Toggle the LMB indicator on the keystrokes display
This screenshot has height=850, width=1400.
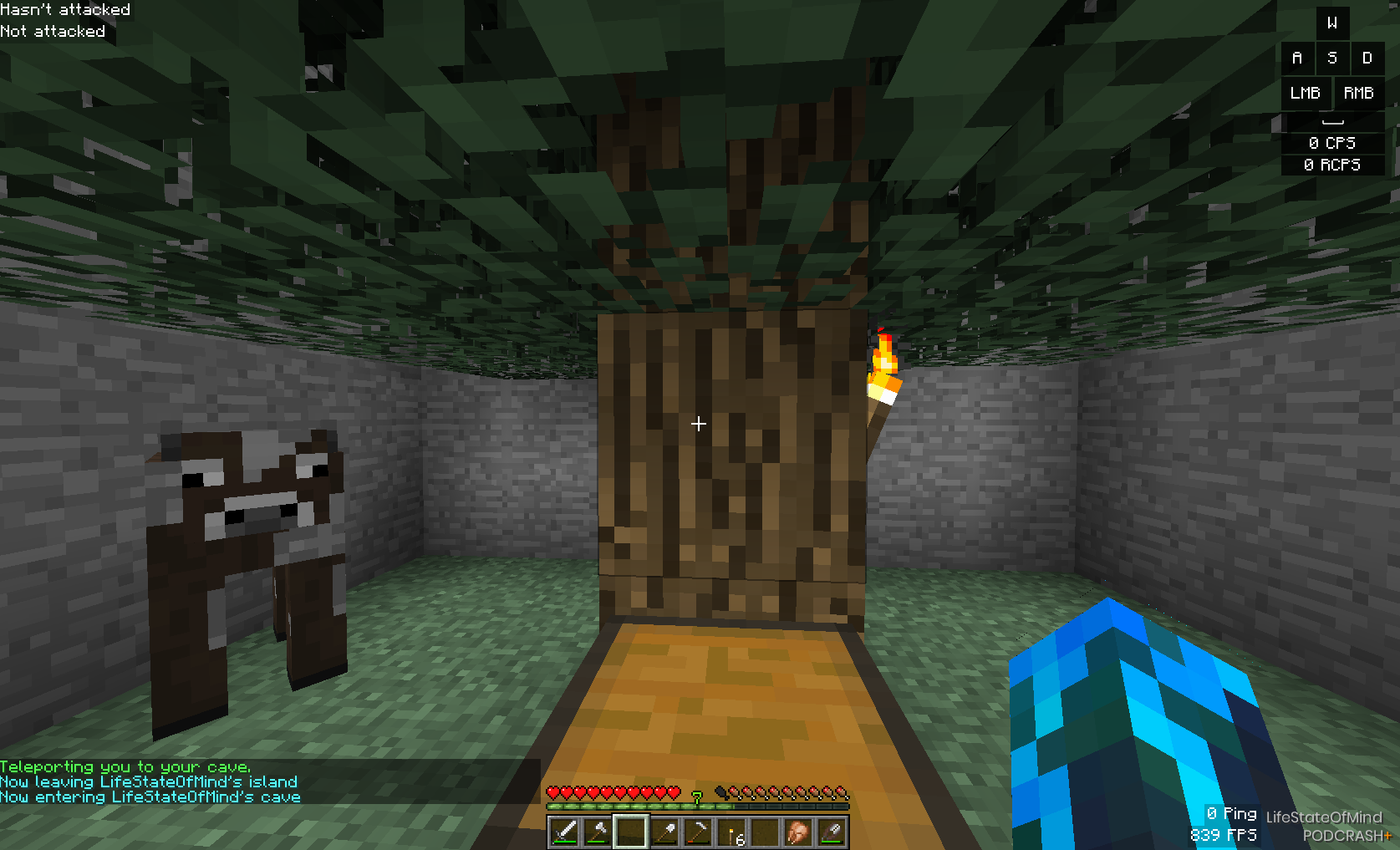point(1306,93)
